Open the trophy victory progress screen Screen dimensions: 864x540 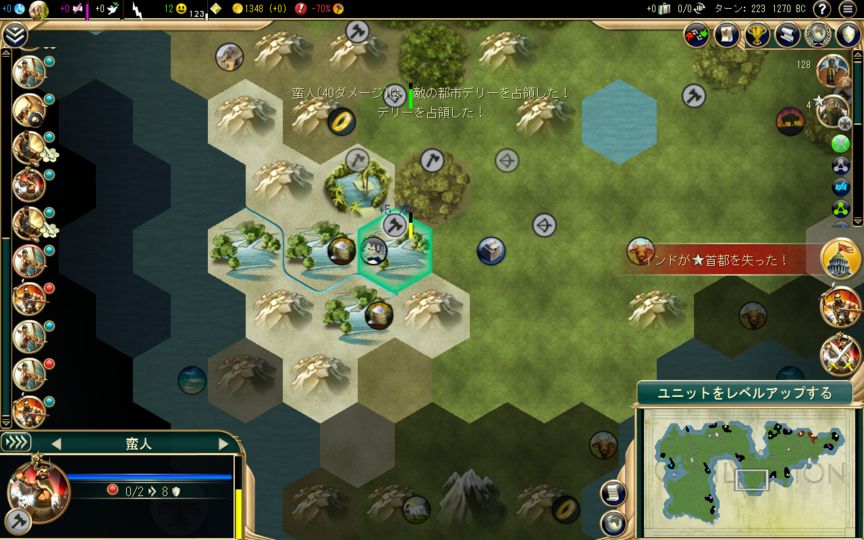(x=758, y=35)
